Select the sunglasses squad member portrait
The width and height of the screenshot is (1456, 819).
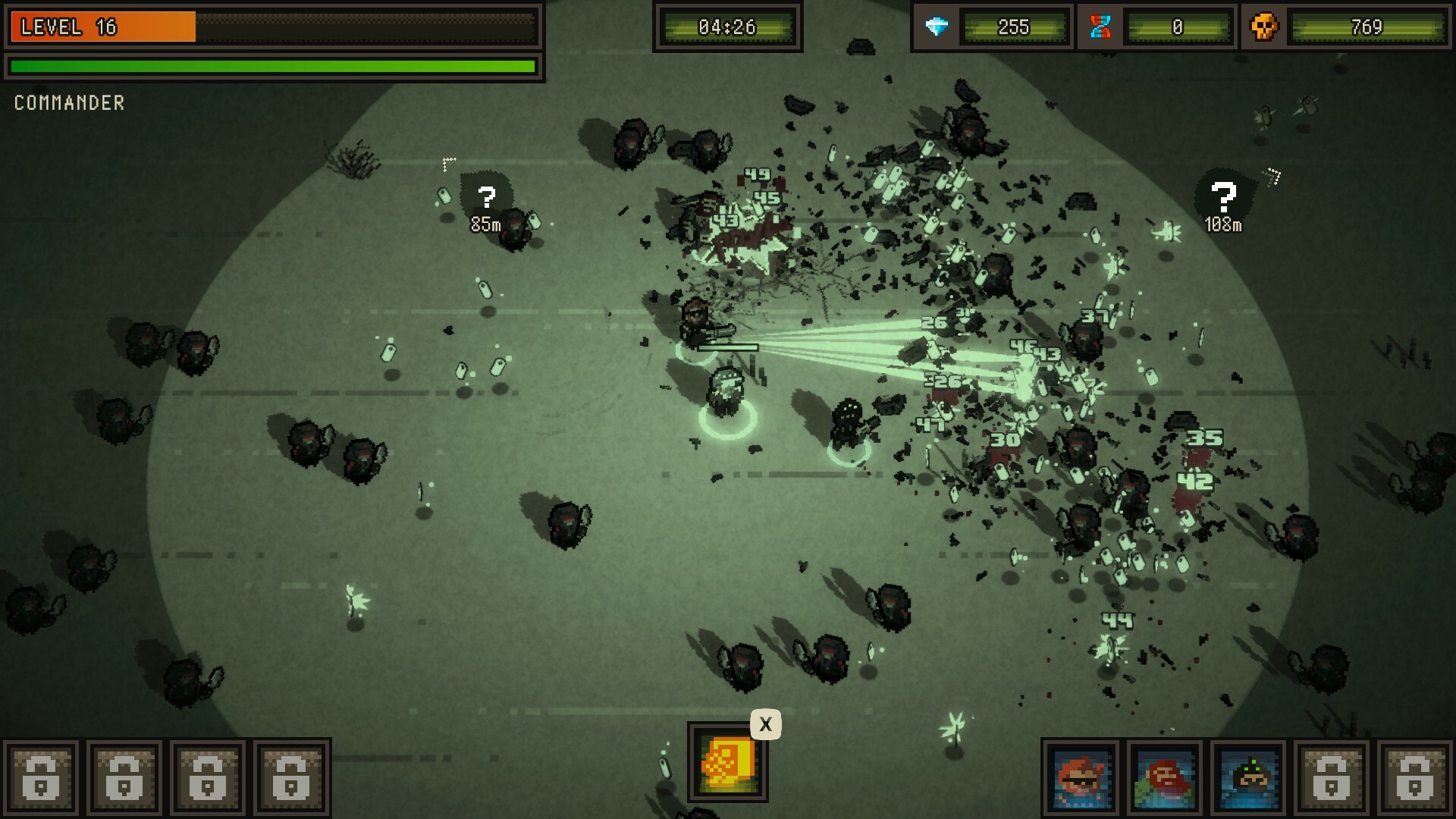(1081, 778)
